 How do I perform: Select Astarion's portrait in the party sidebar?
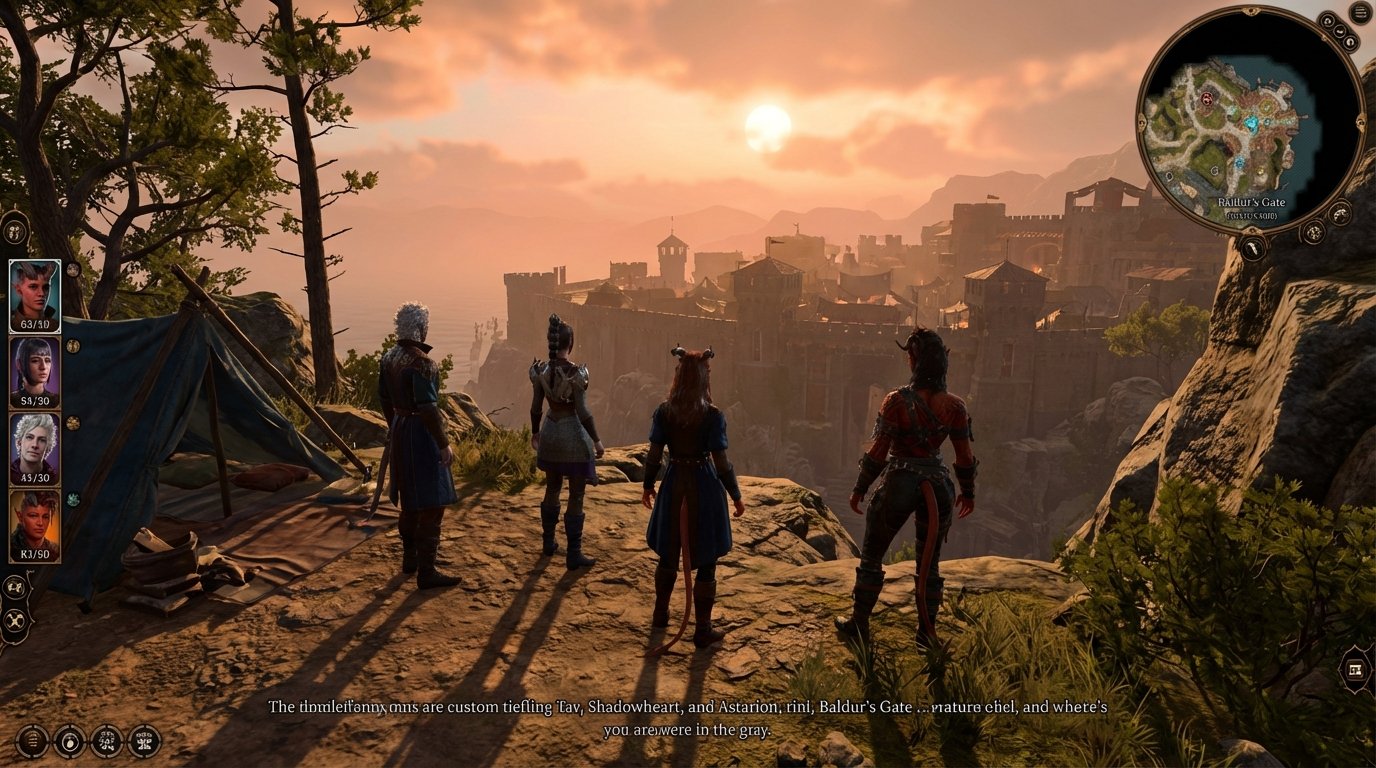(x=33, y=447)
